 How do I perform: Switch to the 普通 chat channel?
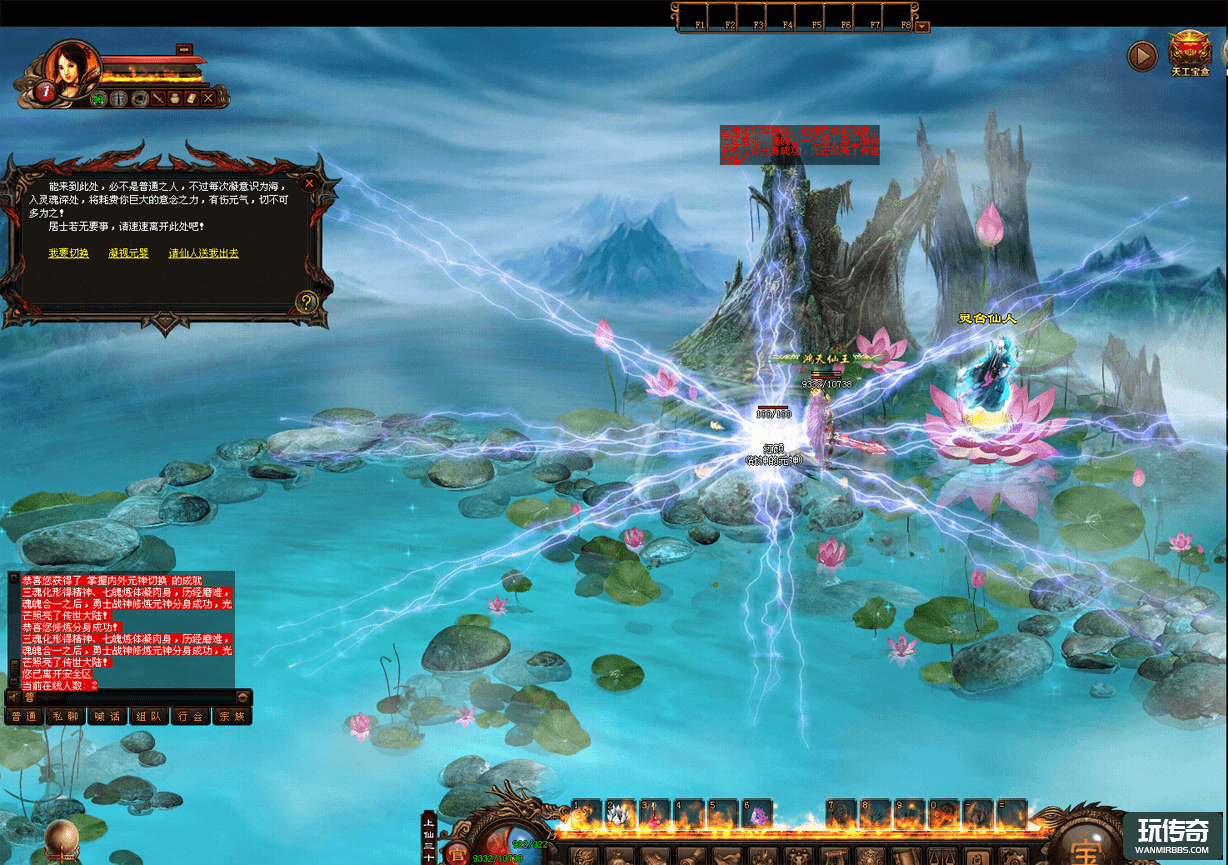[24, 716]
